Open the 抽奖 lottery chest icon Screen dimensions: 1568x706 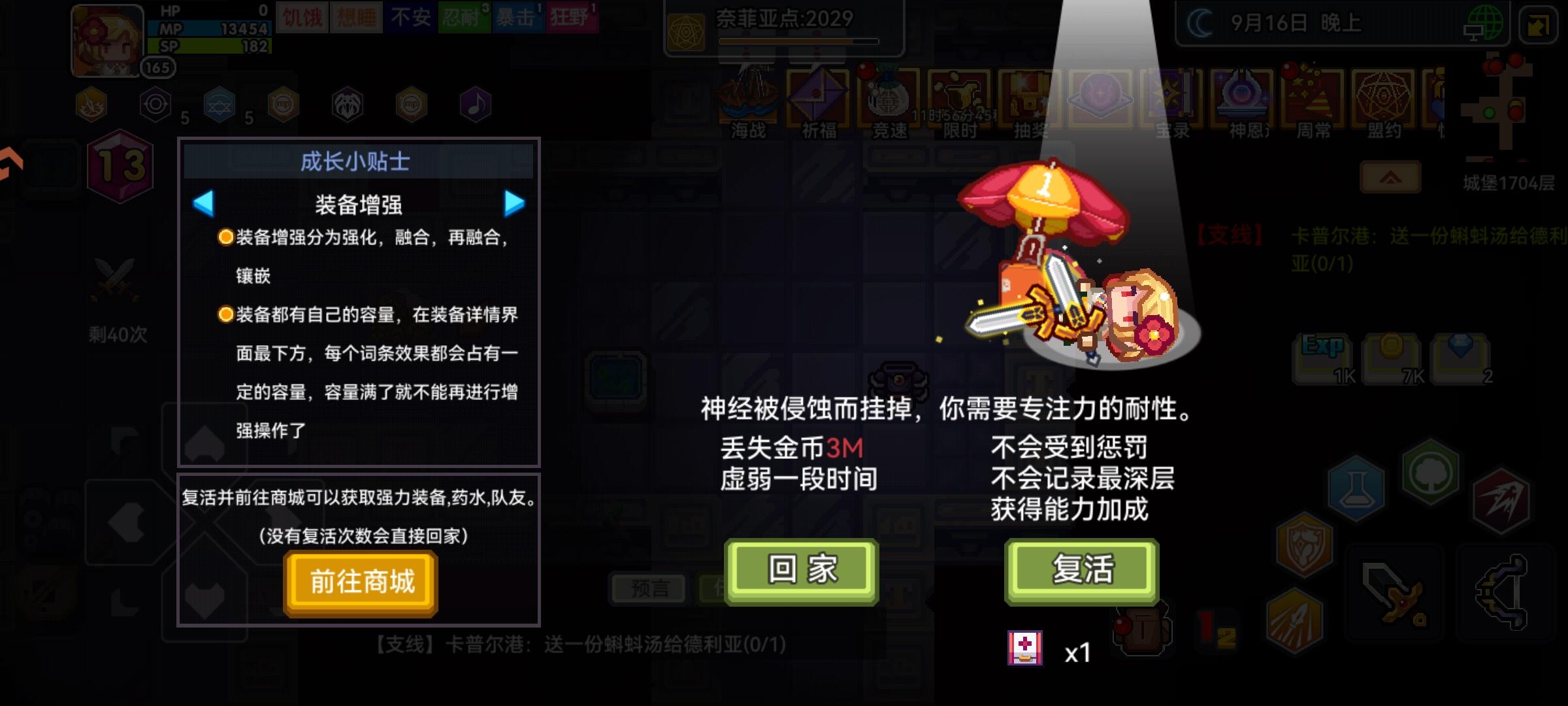tap(1031, 98)
